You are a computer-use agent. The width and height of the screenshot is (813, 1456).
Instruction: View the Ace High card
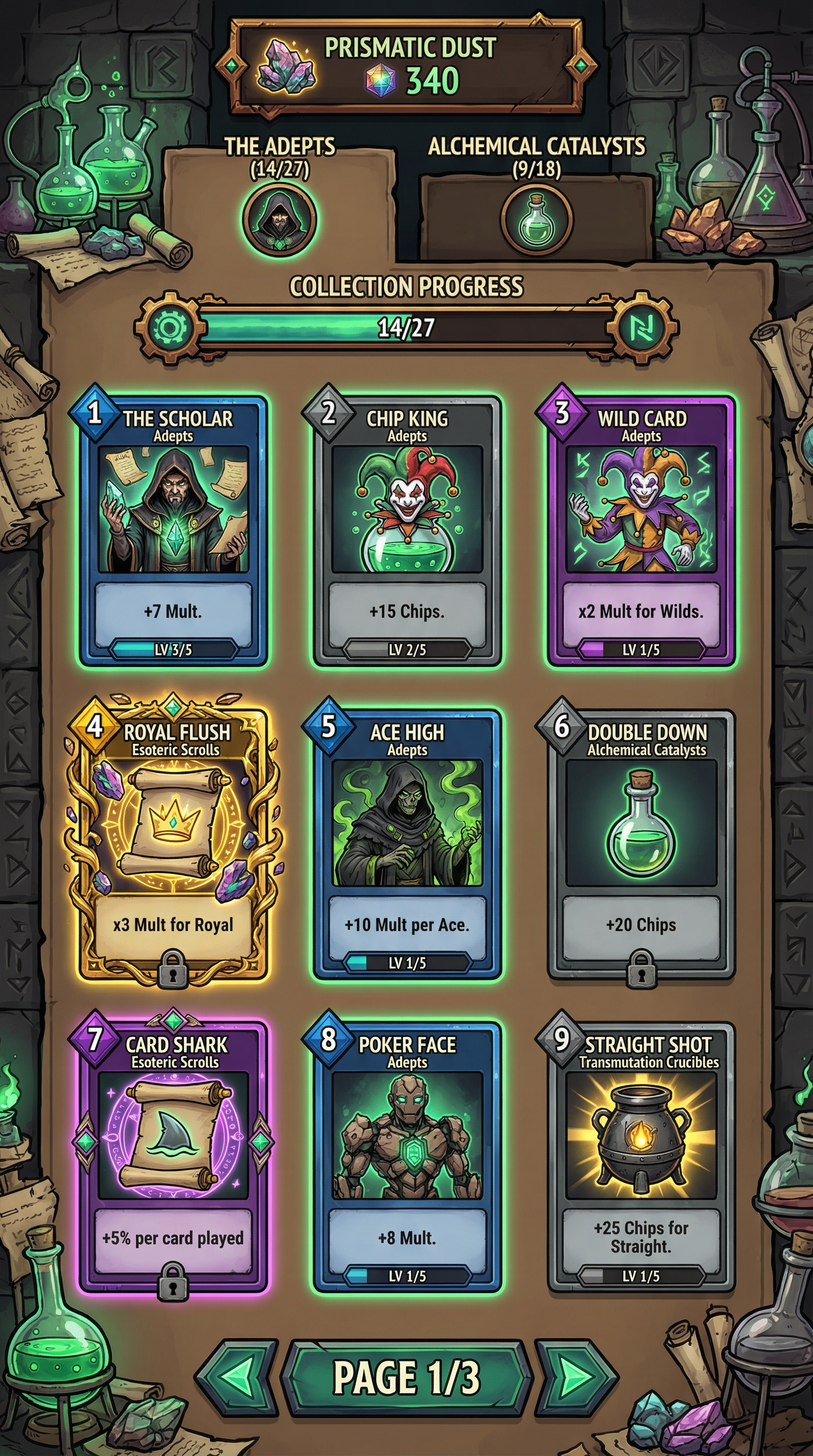point(407,842)
